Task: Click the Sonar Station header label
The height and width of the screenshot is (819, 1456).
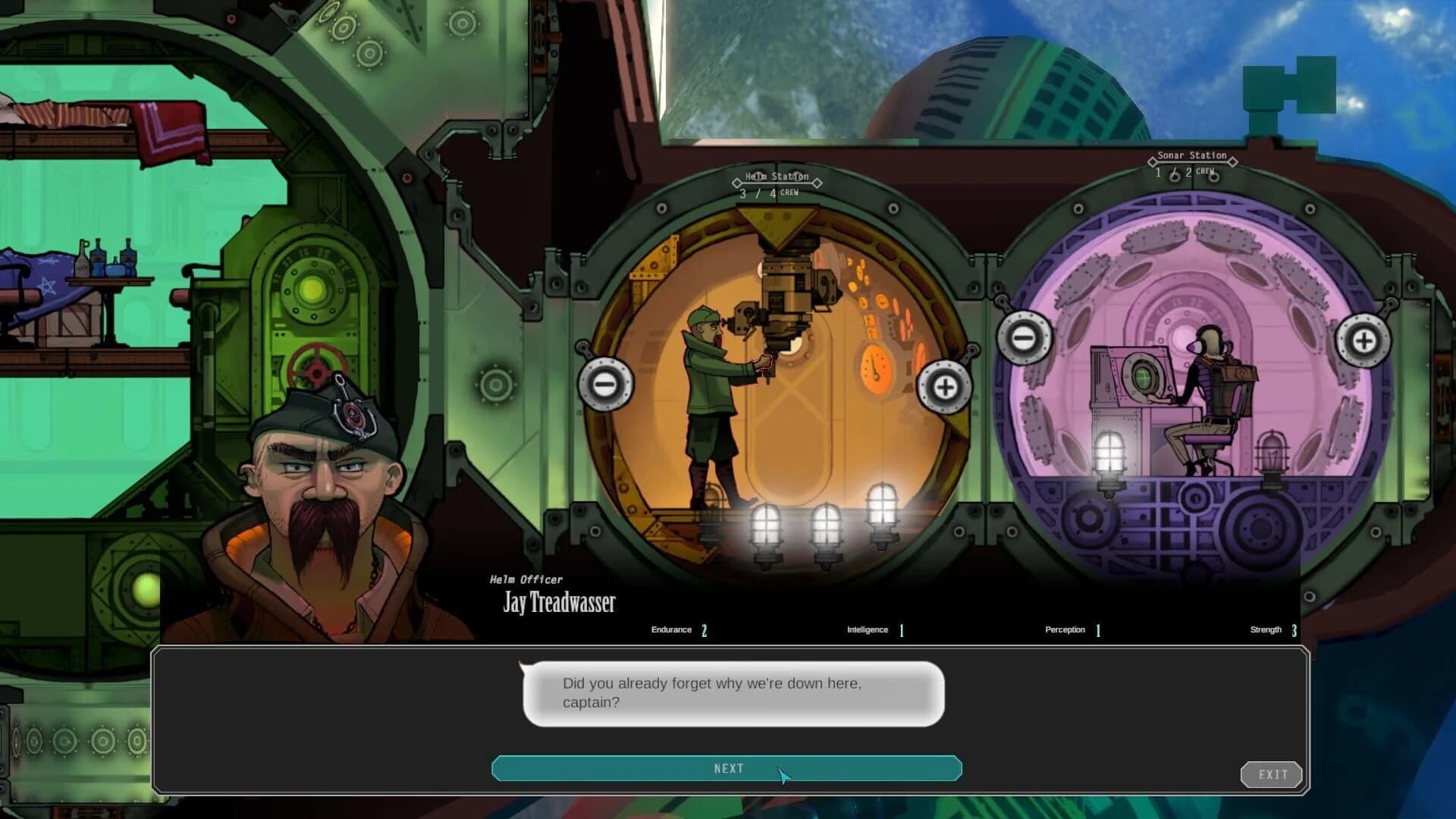Action: click(1192, 155)
